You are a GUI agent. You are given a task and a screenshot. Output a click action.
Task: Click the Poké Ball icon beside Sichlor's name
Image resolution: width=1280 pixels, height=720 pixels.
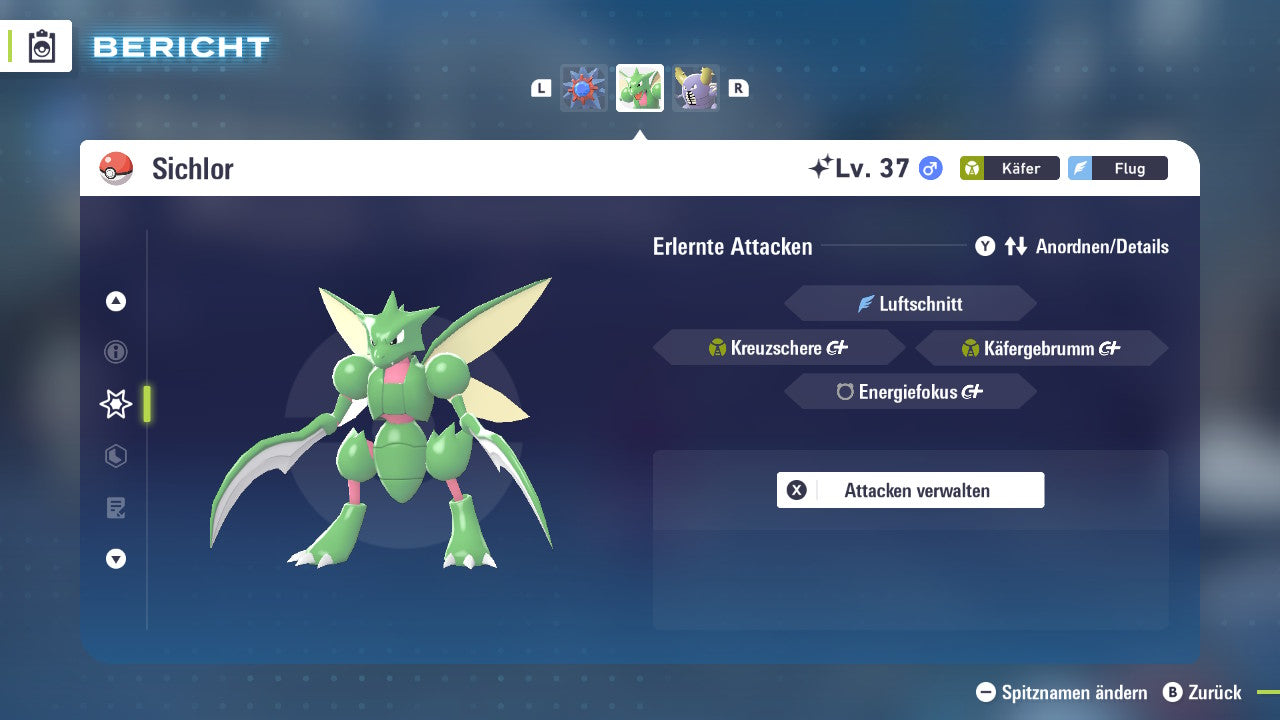[114, 167]
